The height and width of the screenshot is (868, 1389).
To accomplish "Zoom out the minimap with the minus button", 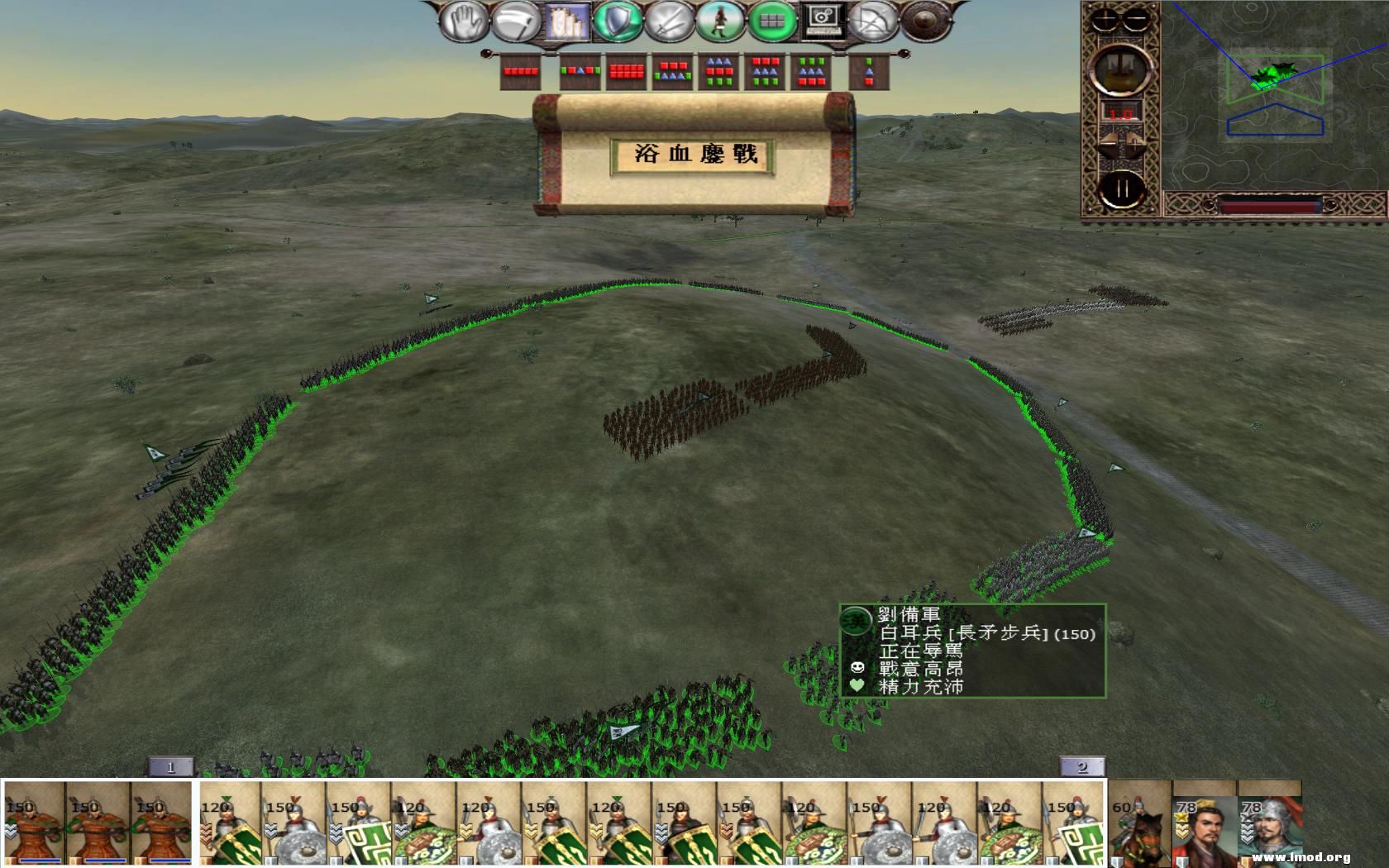I will pos(1136,19).
